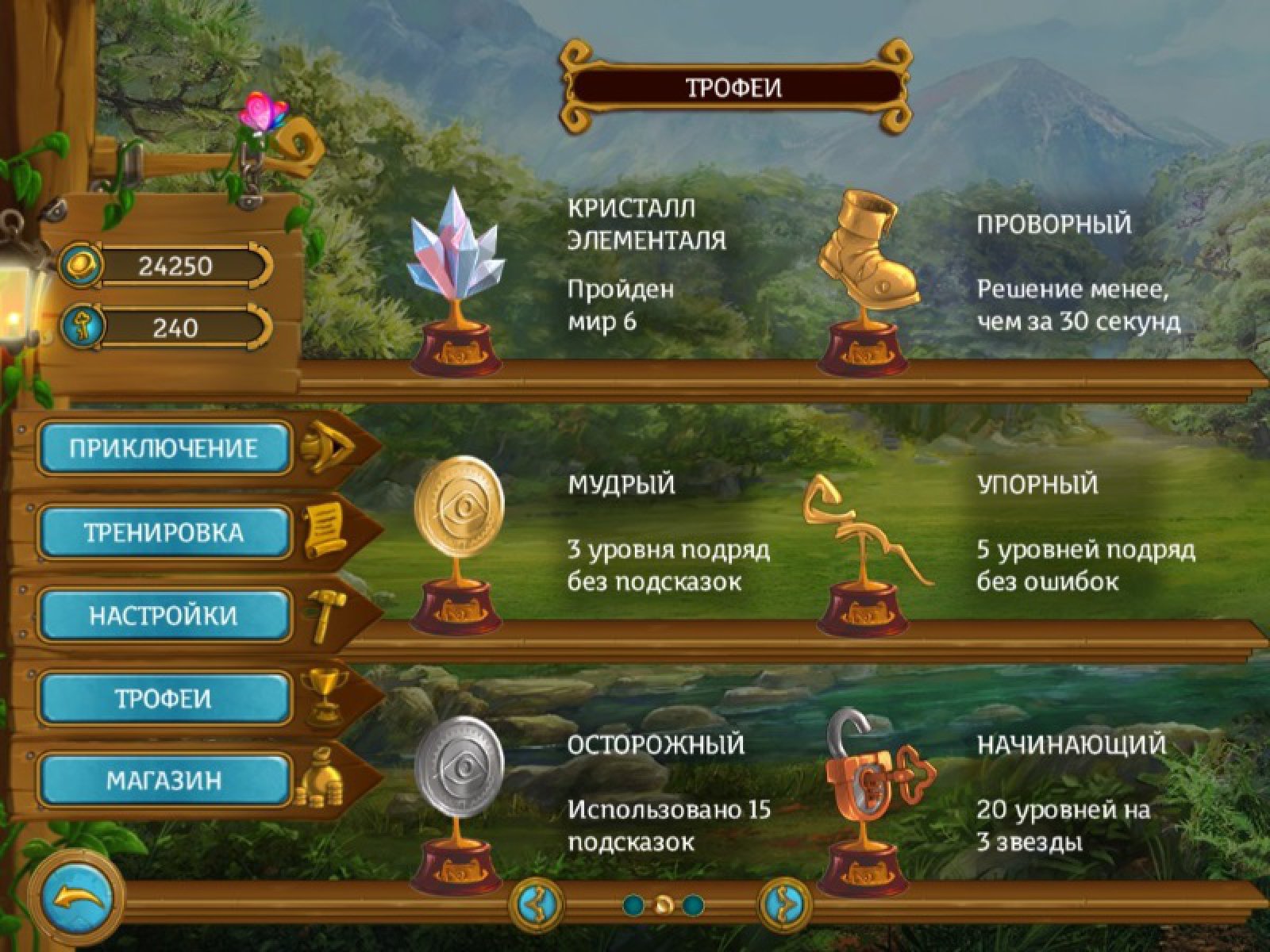Open the Приключение menu entry
This screenshot has height=952, width=1270.
tap(164, 448)
